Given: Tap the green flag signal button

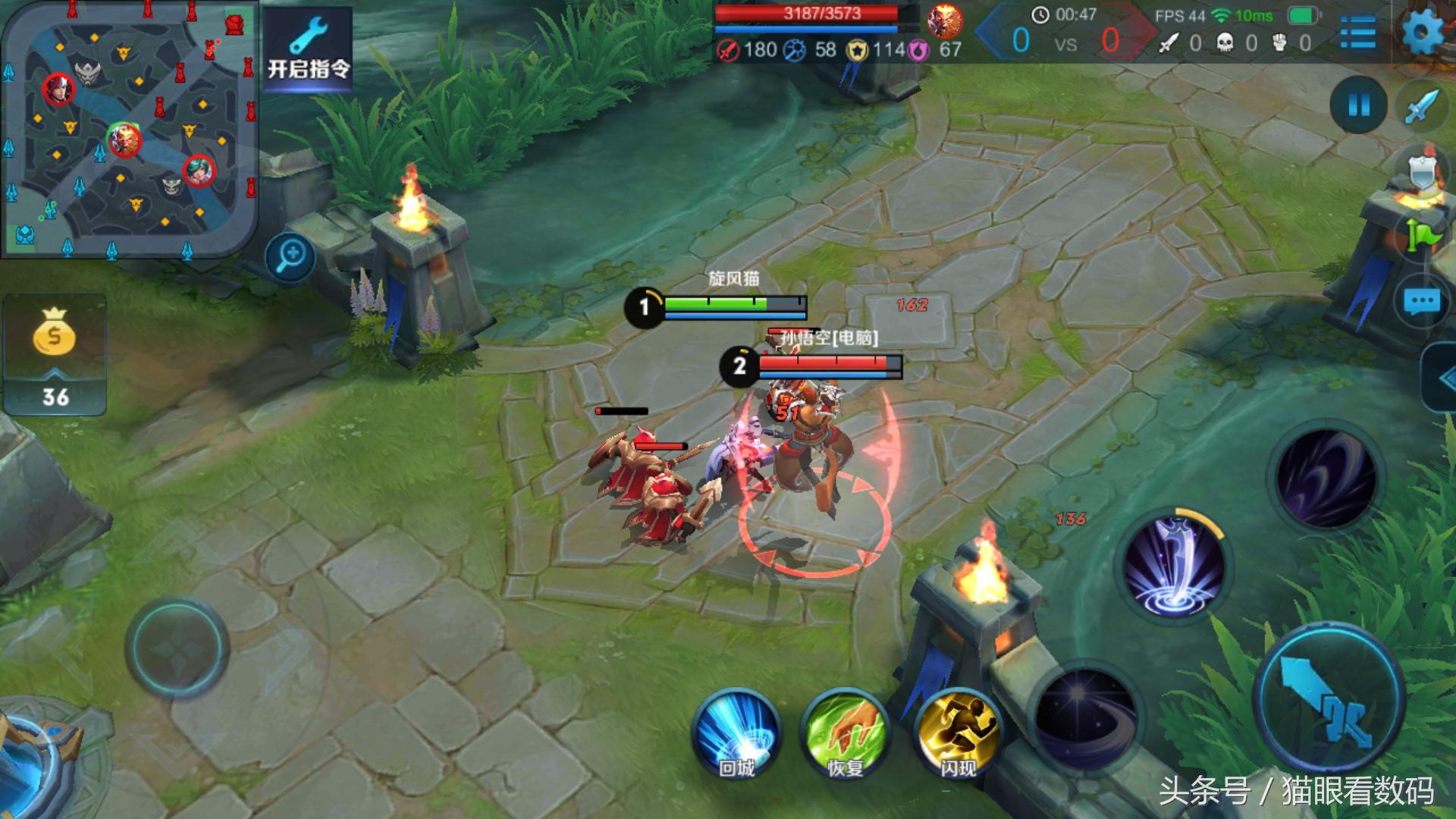Looking at the screenshot, I should click(x=1423, y=237).
